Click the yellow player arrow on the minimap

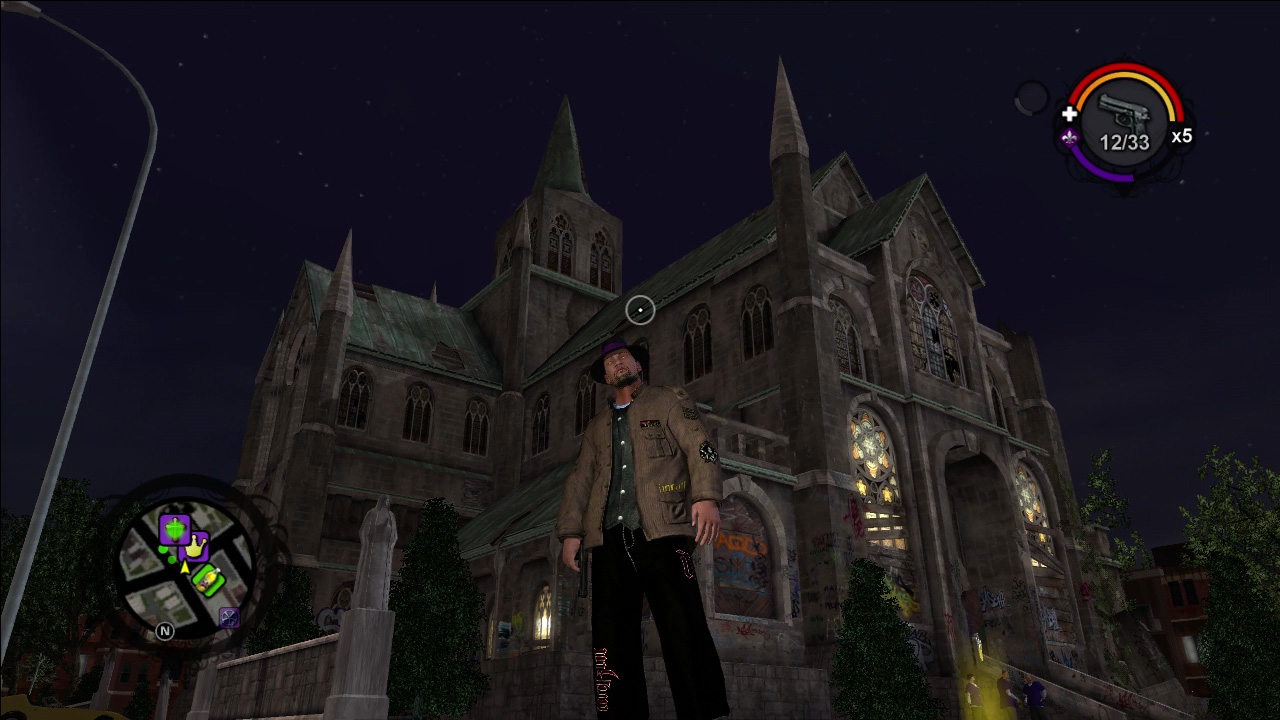coord(184,566)
